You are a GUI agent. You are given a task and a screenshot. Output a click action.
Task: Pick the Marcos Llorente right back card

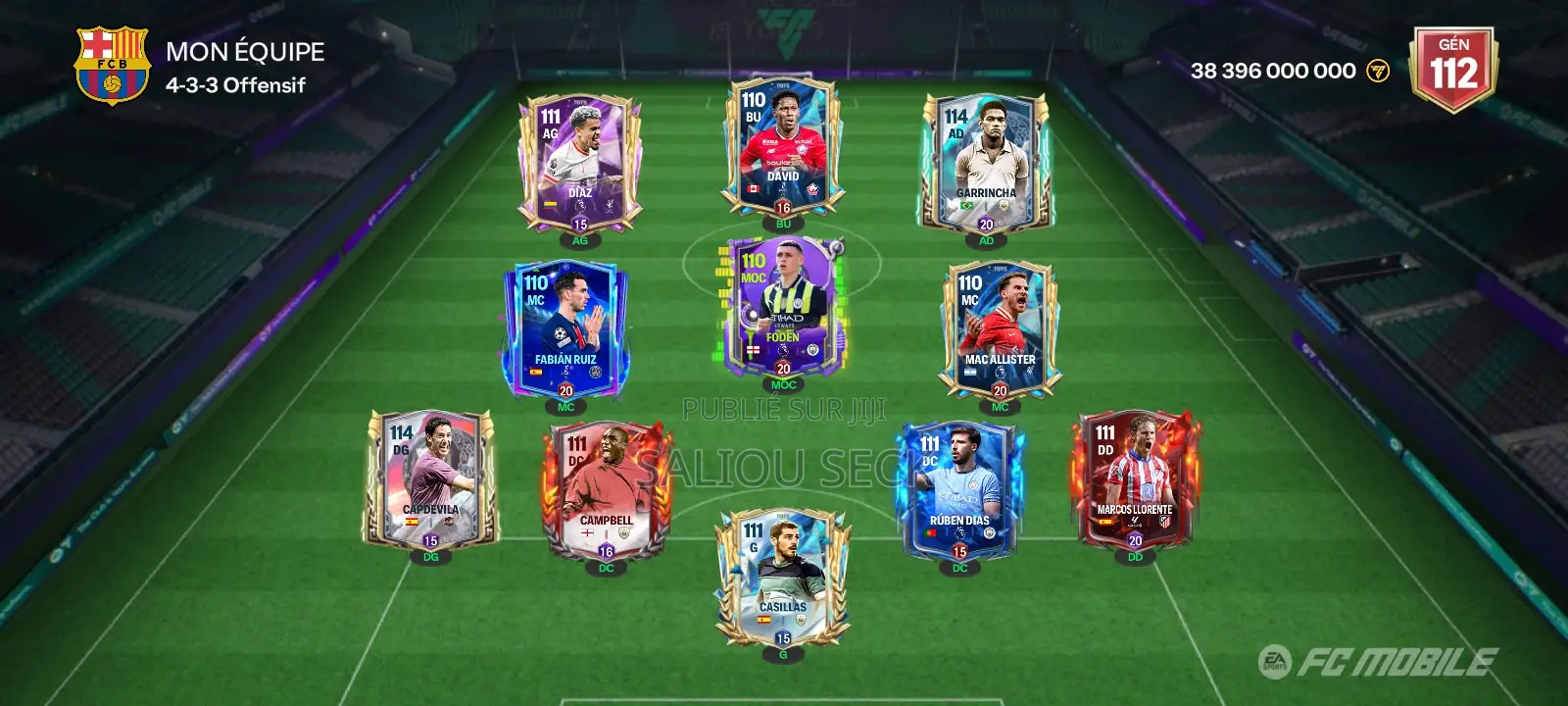pyautogui.click(x=1135, y=479)
